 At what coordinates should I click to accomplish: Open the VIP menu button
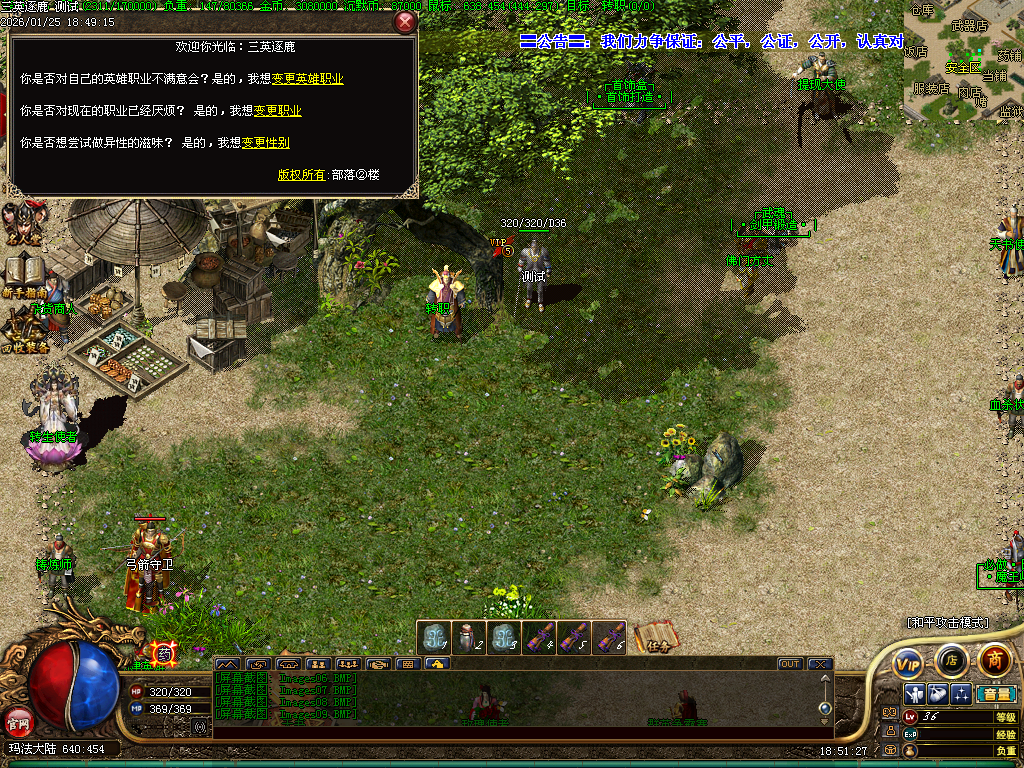[908, 662]
